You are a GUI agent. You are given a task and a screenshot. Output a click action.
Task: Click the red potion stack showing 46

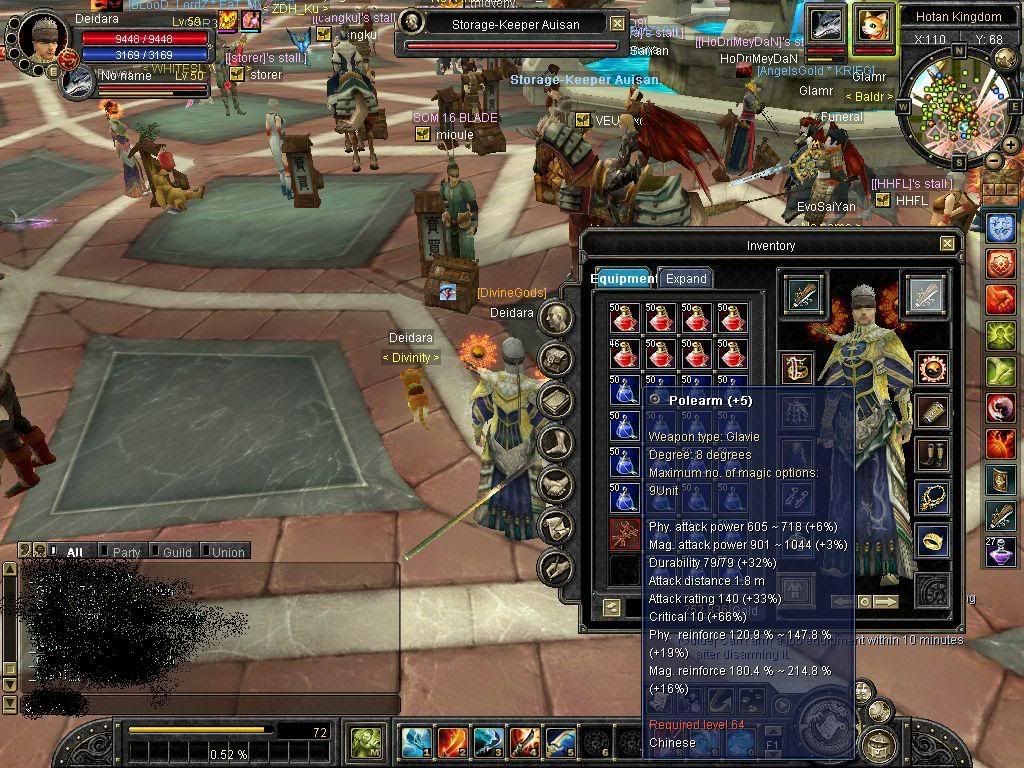(x=625, y=354)
